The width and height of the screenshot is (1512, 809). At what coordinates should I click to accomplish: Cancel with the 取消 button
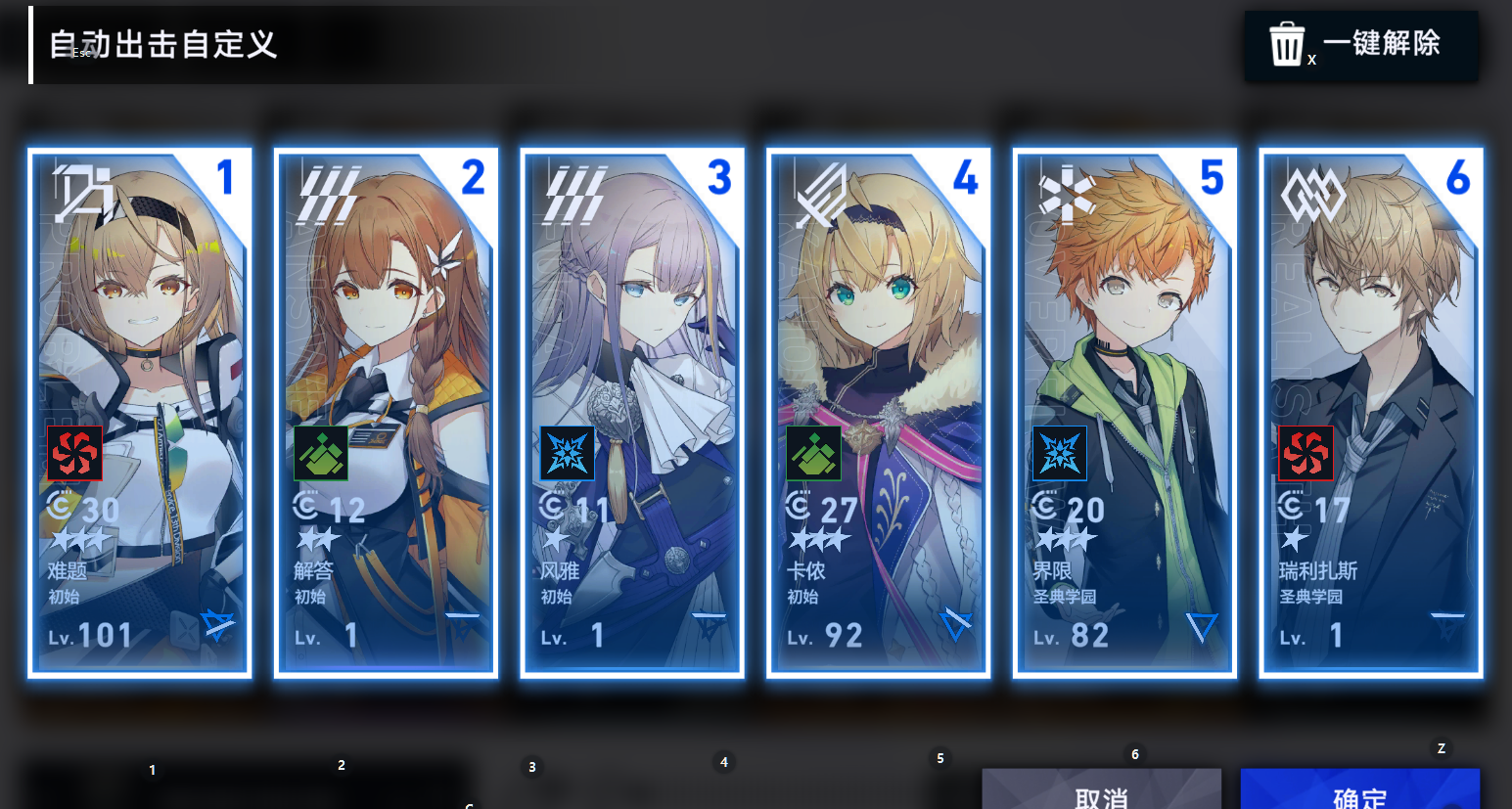[x=1101, y=792]
